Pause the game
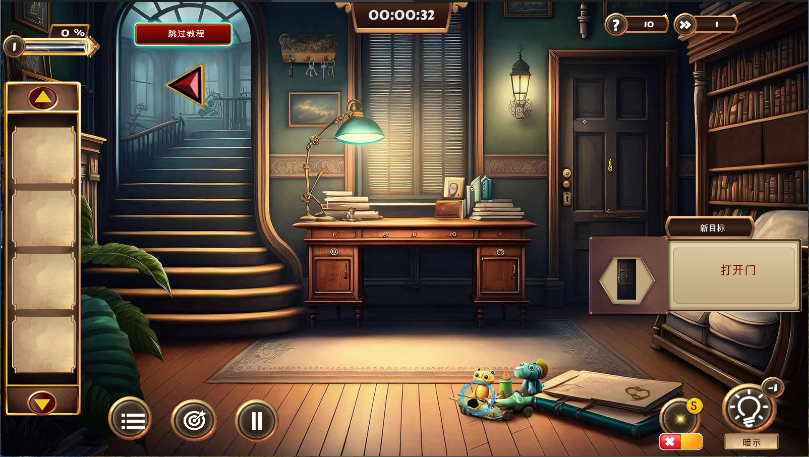Viewport: 809px width, 457px height. [256, 420]
